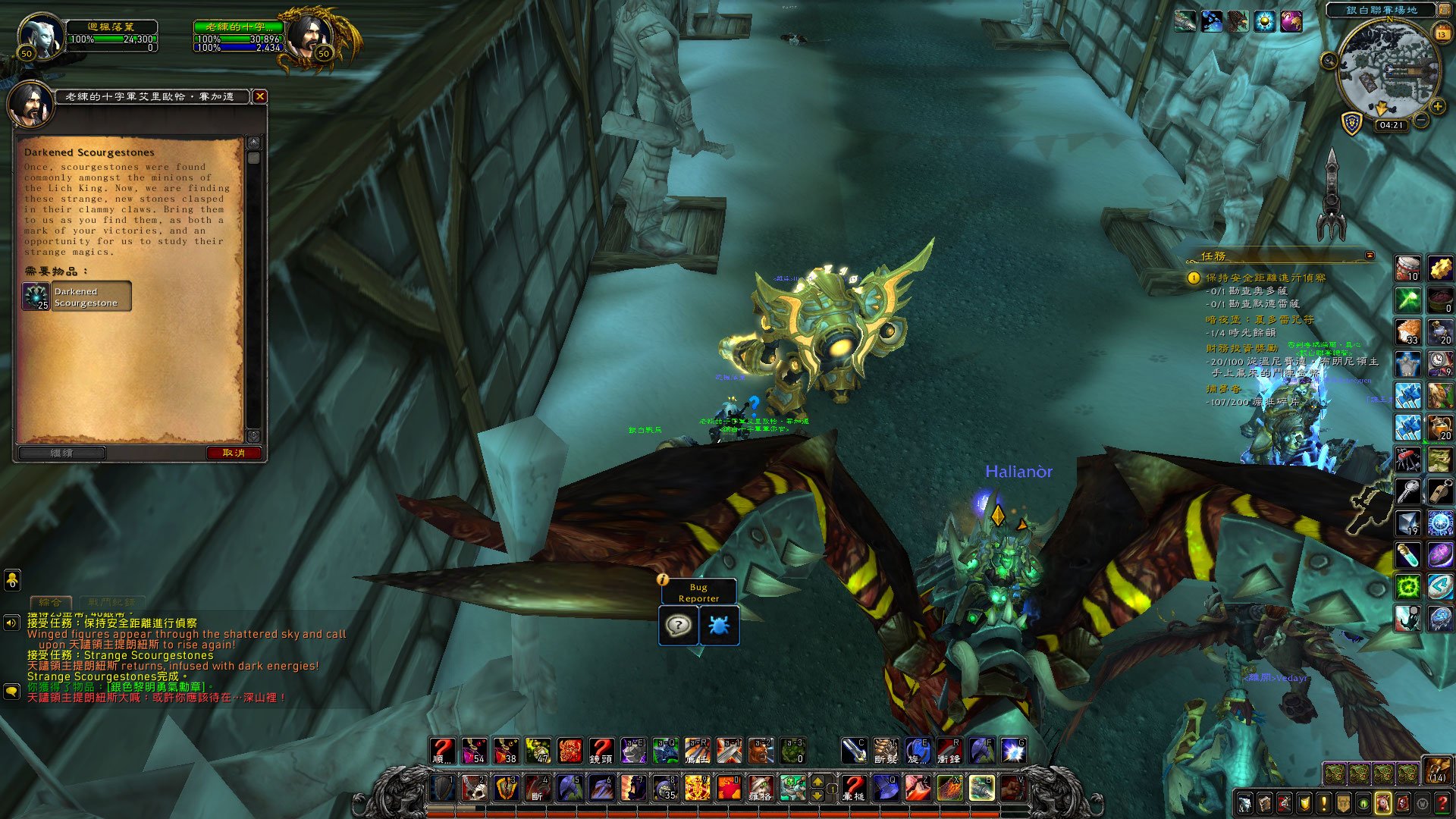Click the circular minimap

[x=1389, y=70]
